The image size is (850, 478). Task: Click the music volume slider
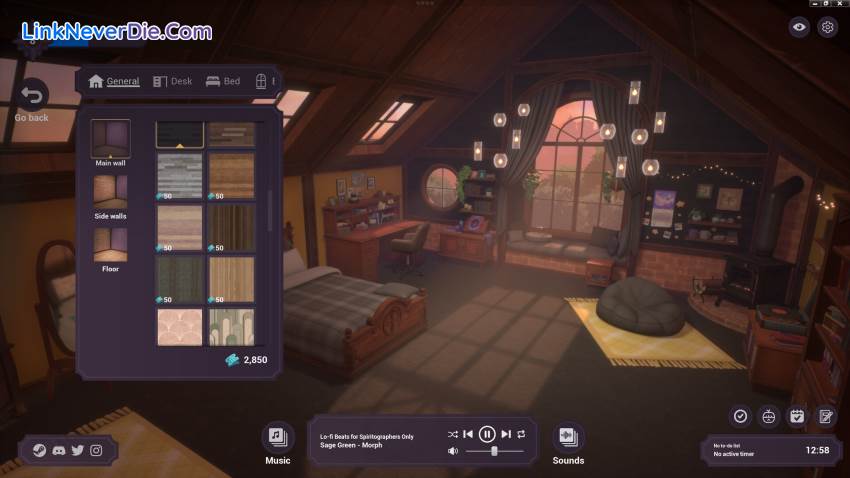pos(495,452)
